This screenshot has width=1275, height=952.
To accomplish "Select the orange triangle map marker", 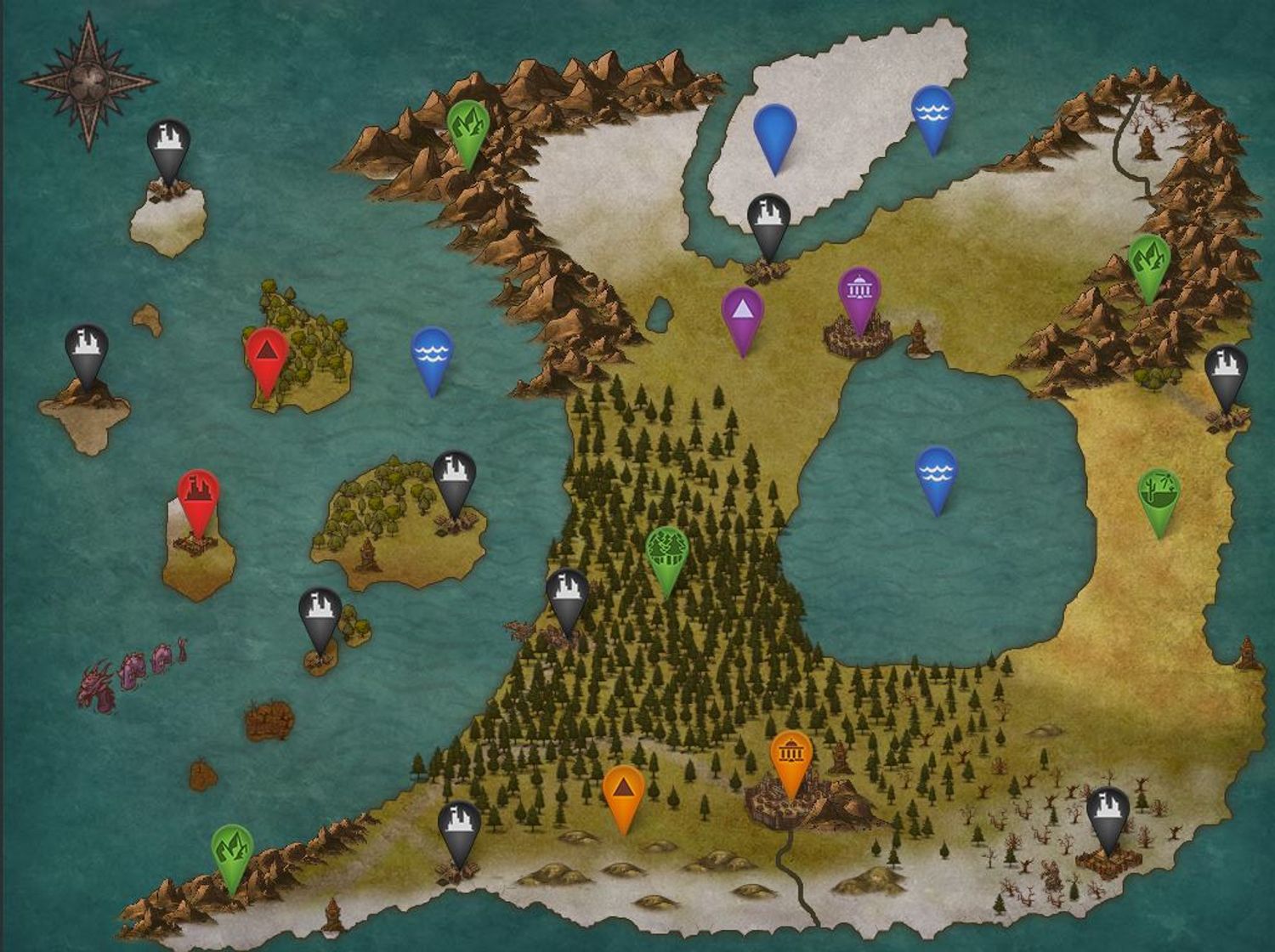I will click(624, 790).
